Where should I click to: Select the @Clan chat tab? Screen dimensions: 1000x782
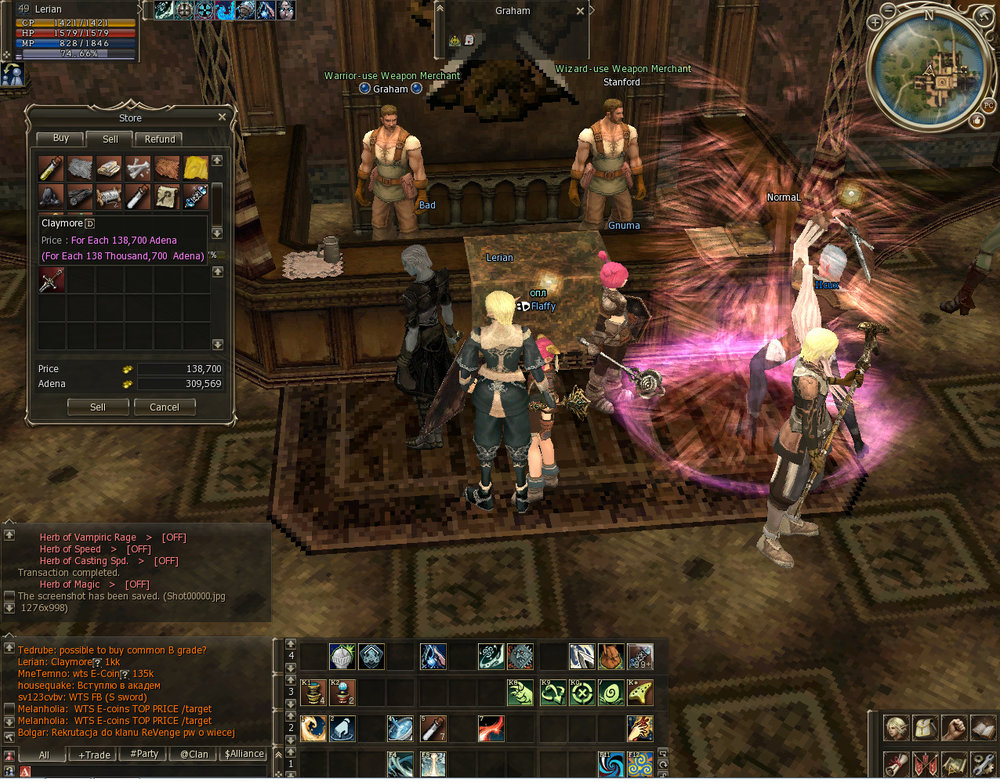point(195,754)
